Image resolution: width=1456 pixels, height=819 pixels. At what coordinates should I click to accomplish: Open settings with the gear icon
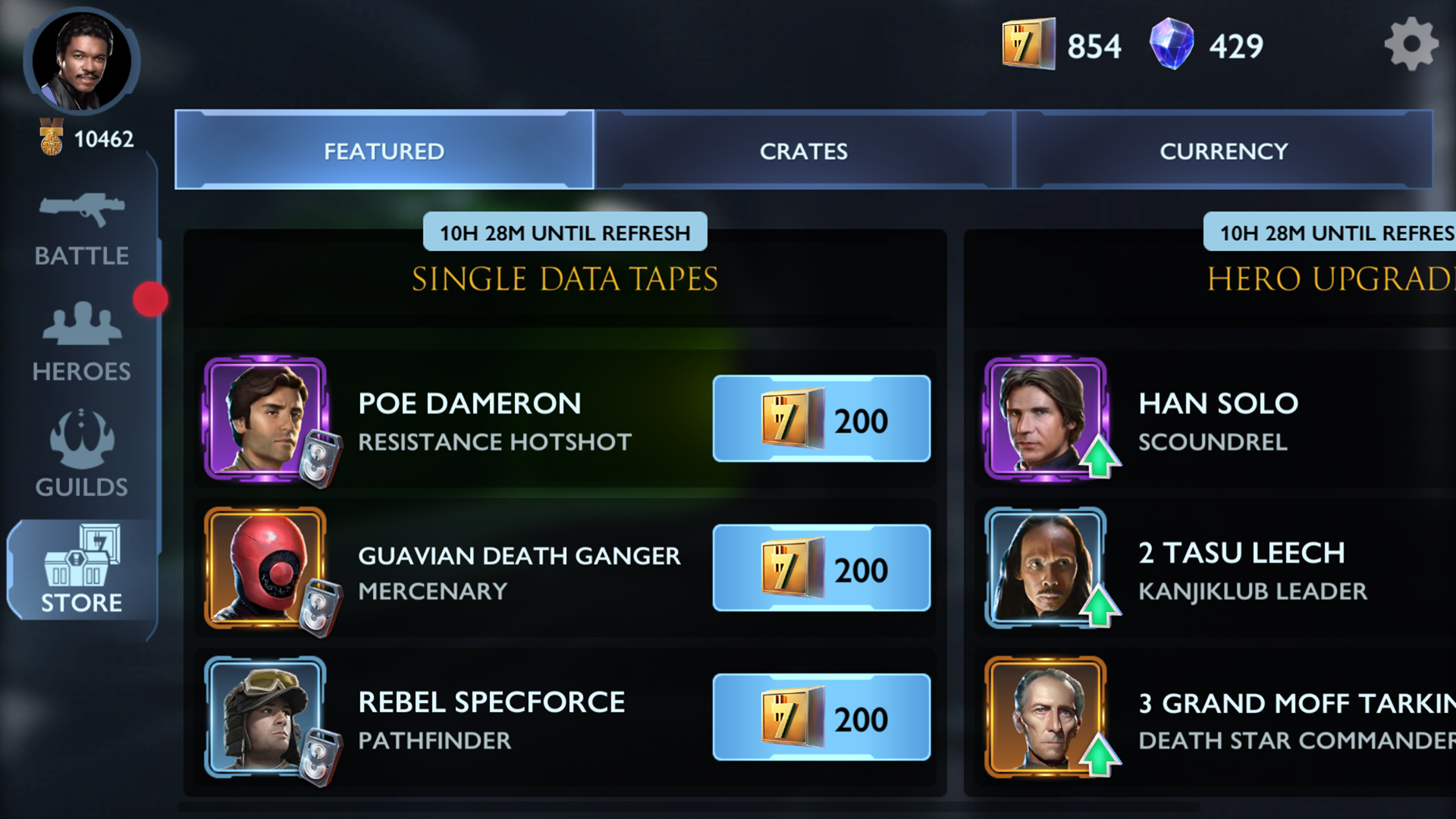1410,45
